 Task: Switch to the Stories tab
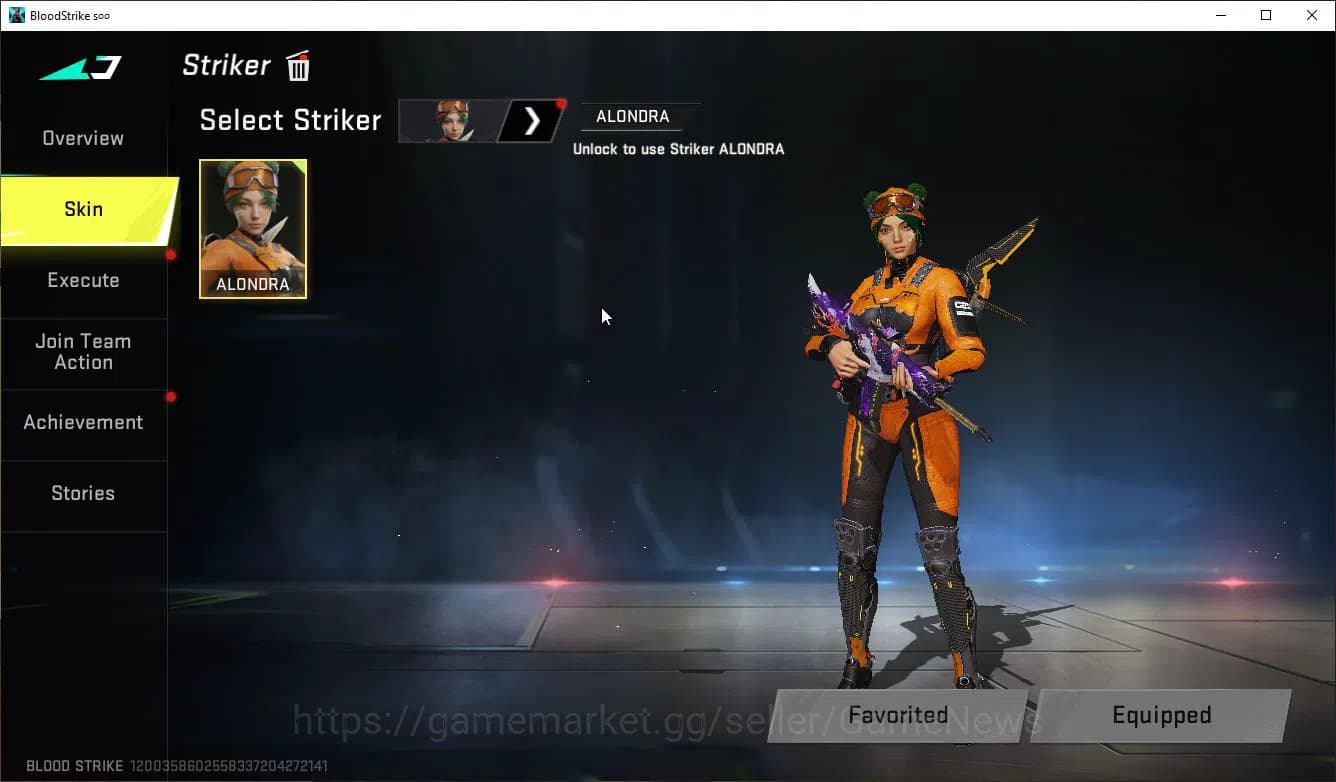click(x=83, y=493)
